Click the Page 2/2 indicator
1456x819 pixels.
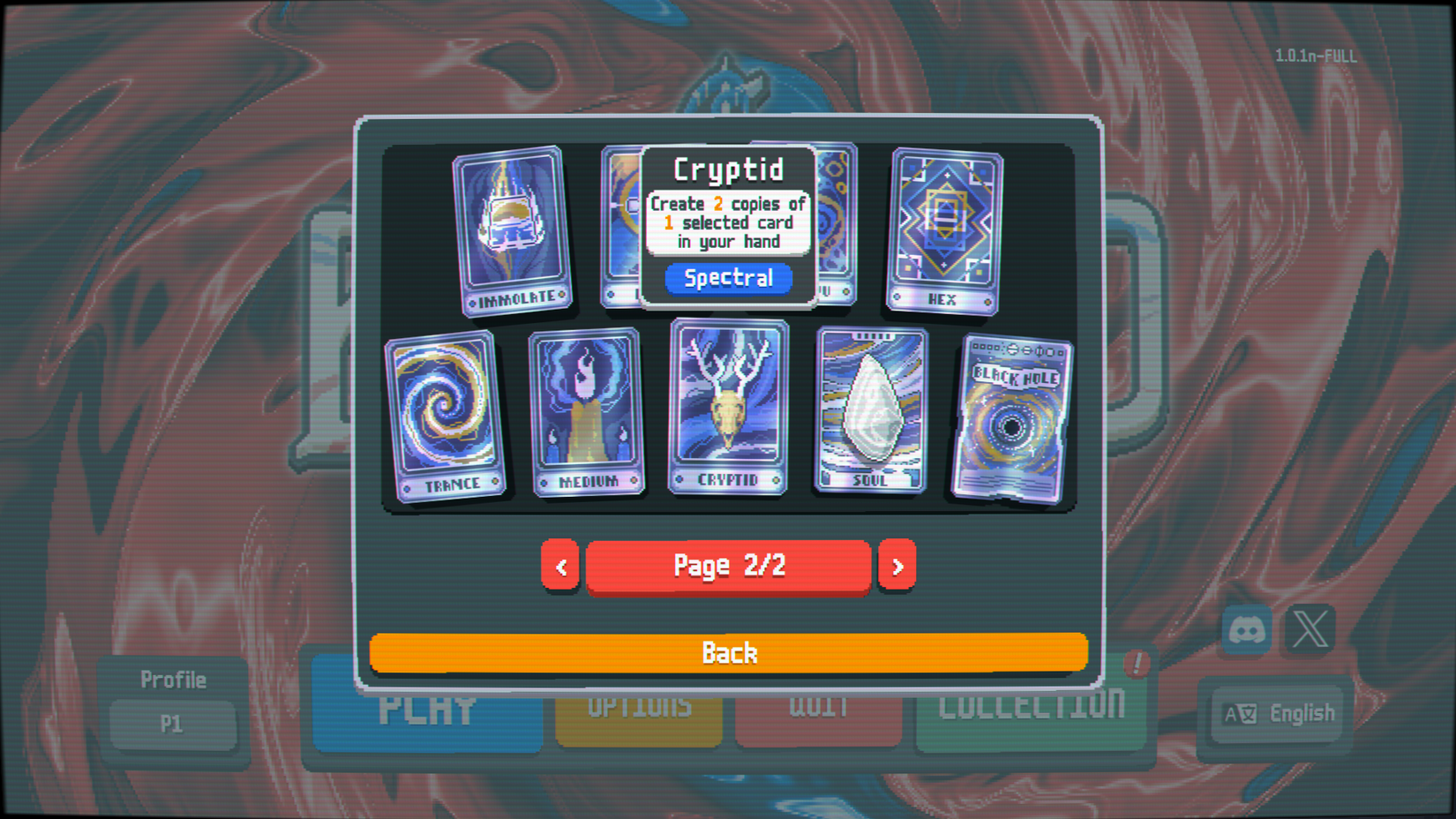point(728,565)
